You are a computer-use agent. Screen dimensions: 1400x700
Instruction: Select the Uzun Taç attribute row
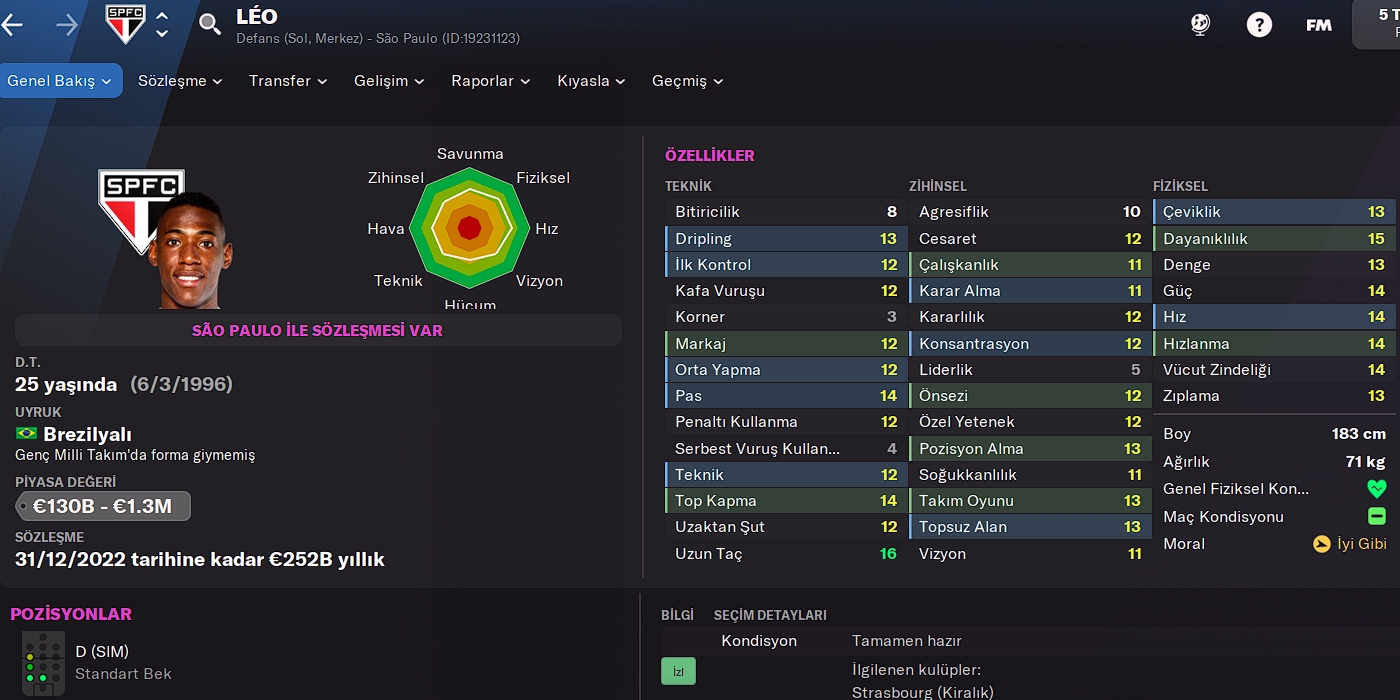tap(785, 553)
